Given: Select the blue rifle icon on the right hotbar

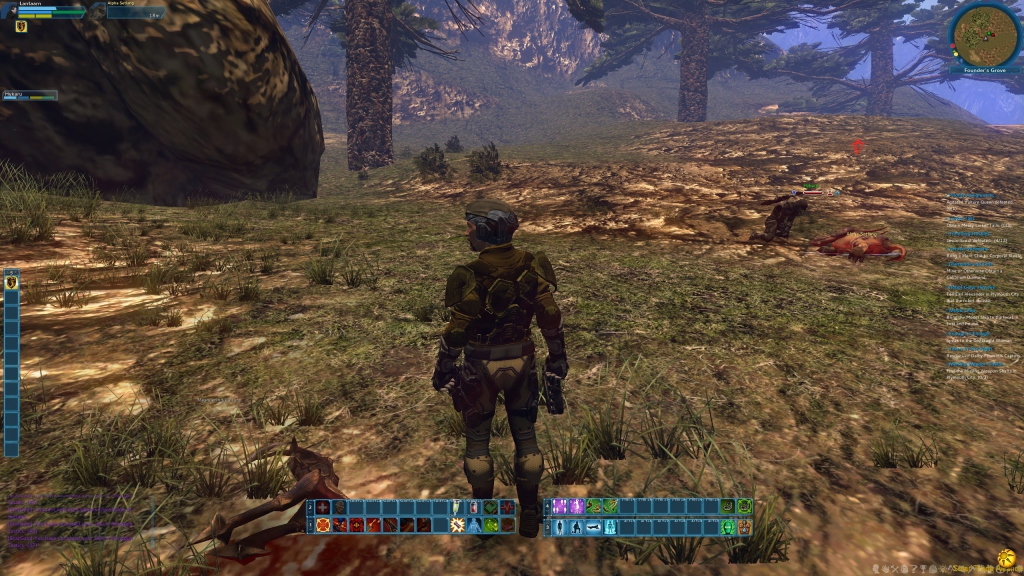Looking at the screenshot, I should (594, 526).
